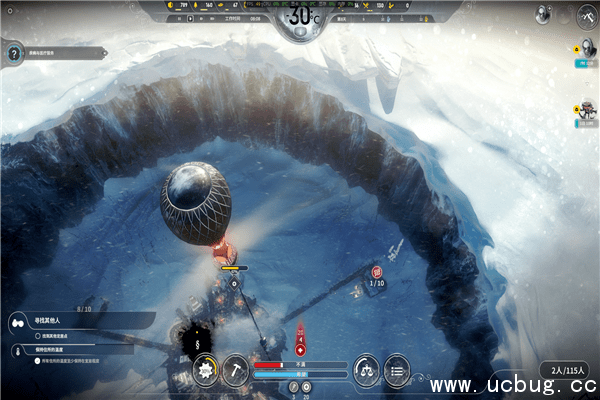Click the red 1/10 building marker
Image resolution: width=600 pixels, height=400 pixels.
377,272
